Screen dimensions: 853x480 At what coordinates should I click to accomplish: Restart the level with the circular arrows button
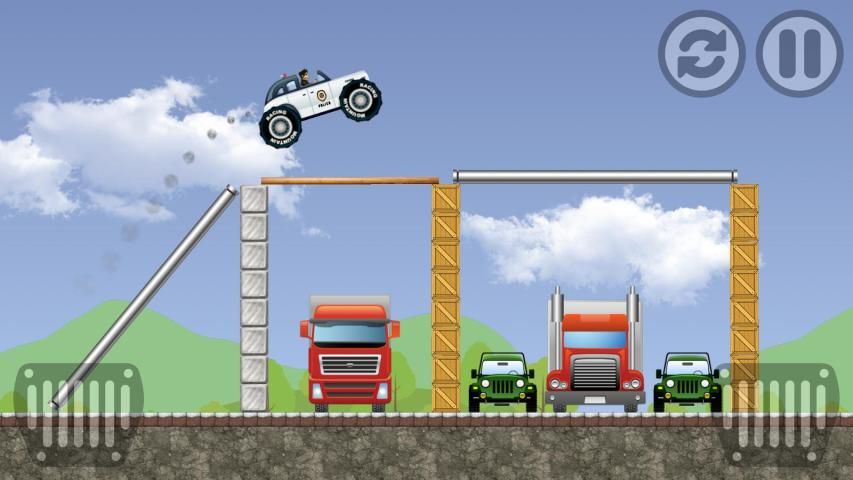point(701,53)
